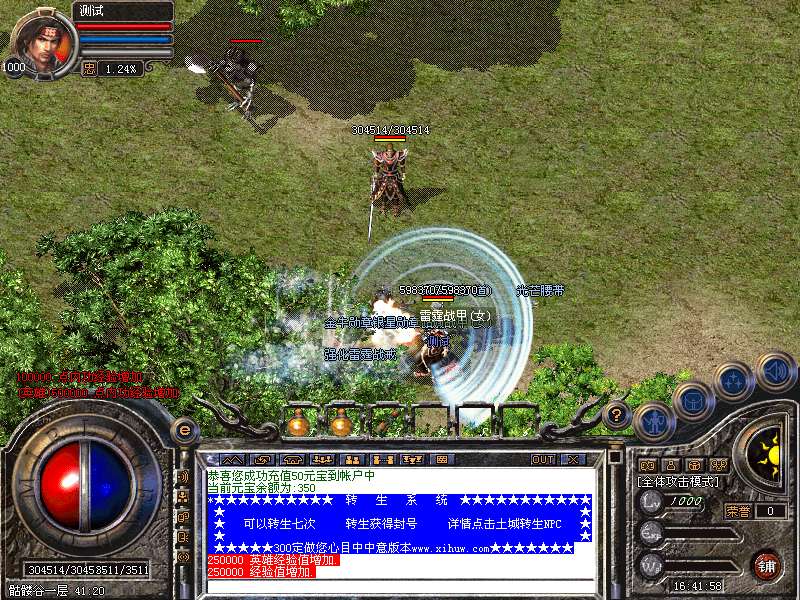Screen dimensions: 800x600
Task: Select the first gourd potion belt slot
Action: point(297,424)
